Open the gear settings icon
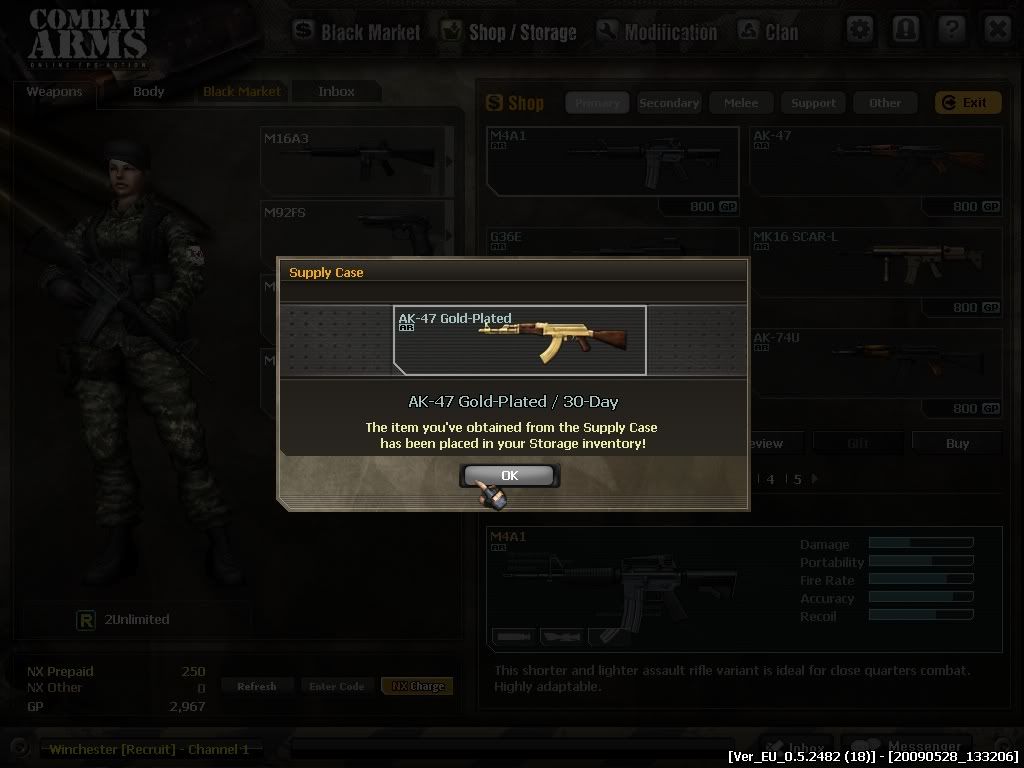This screenshot has width=1024, height=768. point(860,29)
